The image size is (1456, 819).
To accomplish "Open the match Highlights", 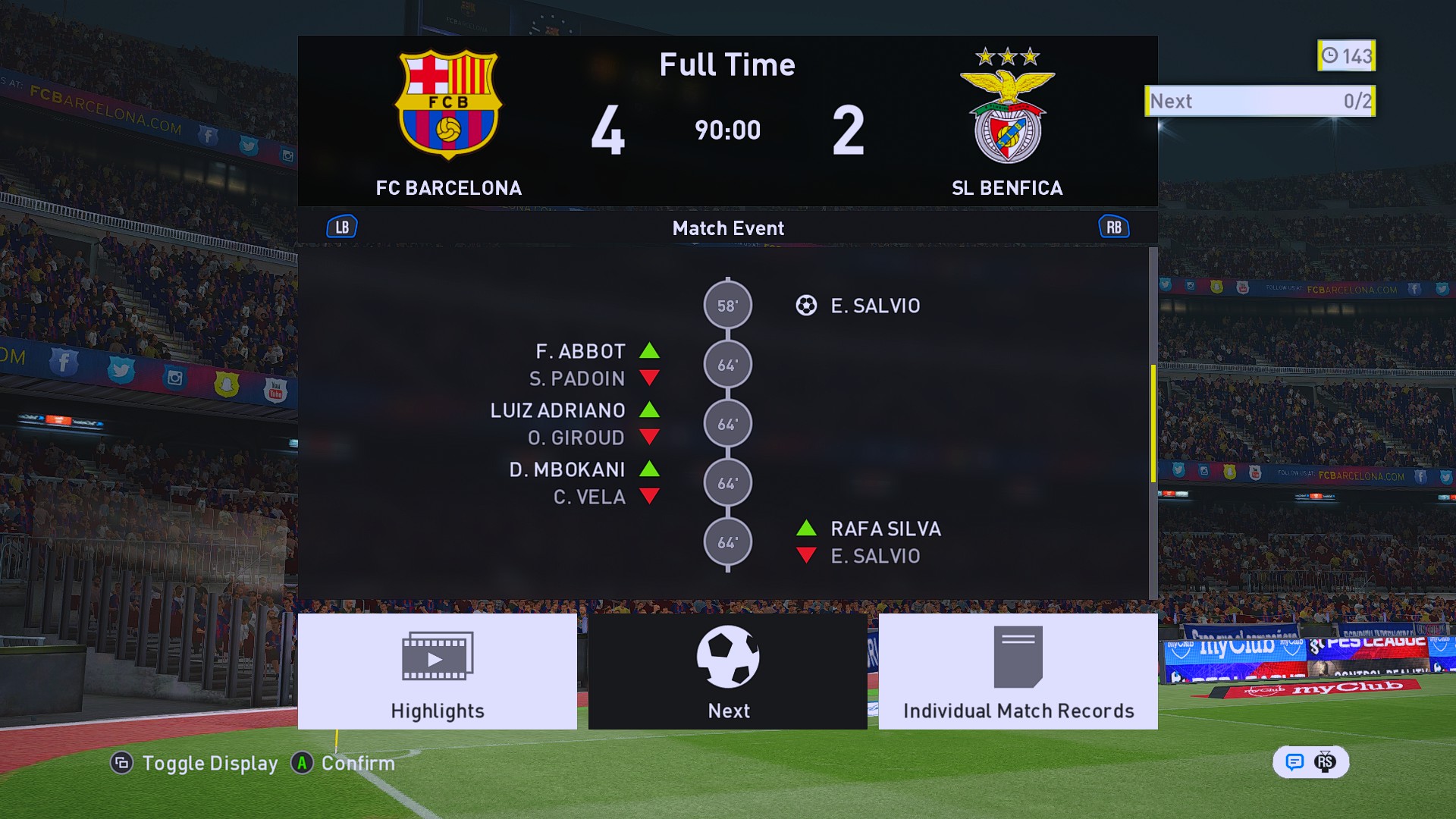I will point(437,671).
